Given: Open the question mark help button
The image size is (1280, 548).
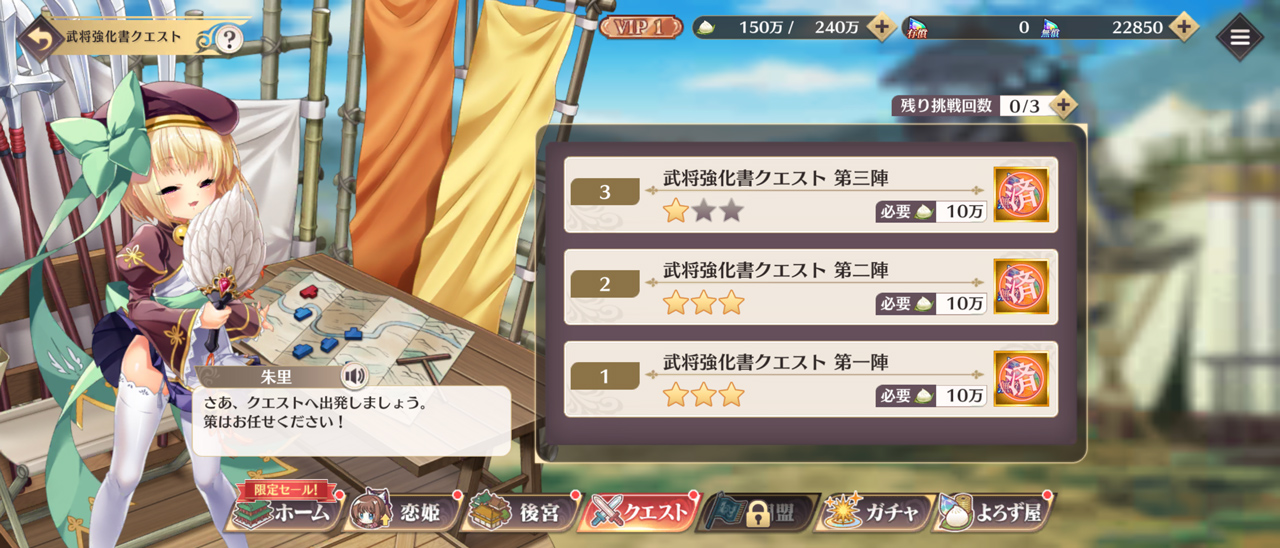Looking at the screenshot, I should tap(229, 39).
